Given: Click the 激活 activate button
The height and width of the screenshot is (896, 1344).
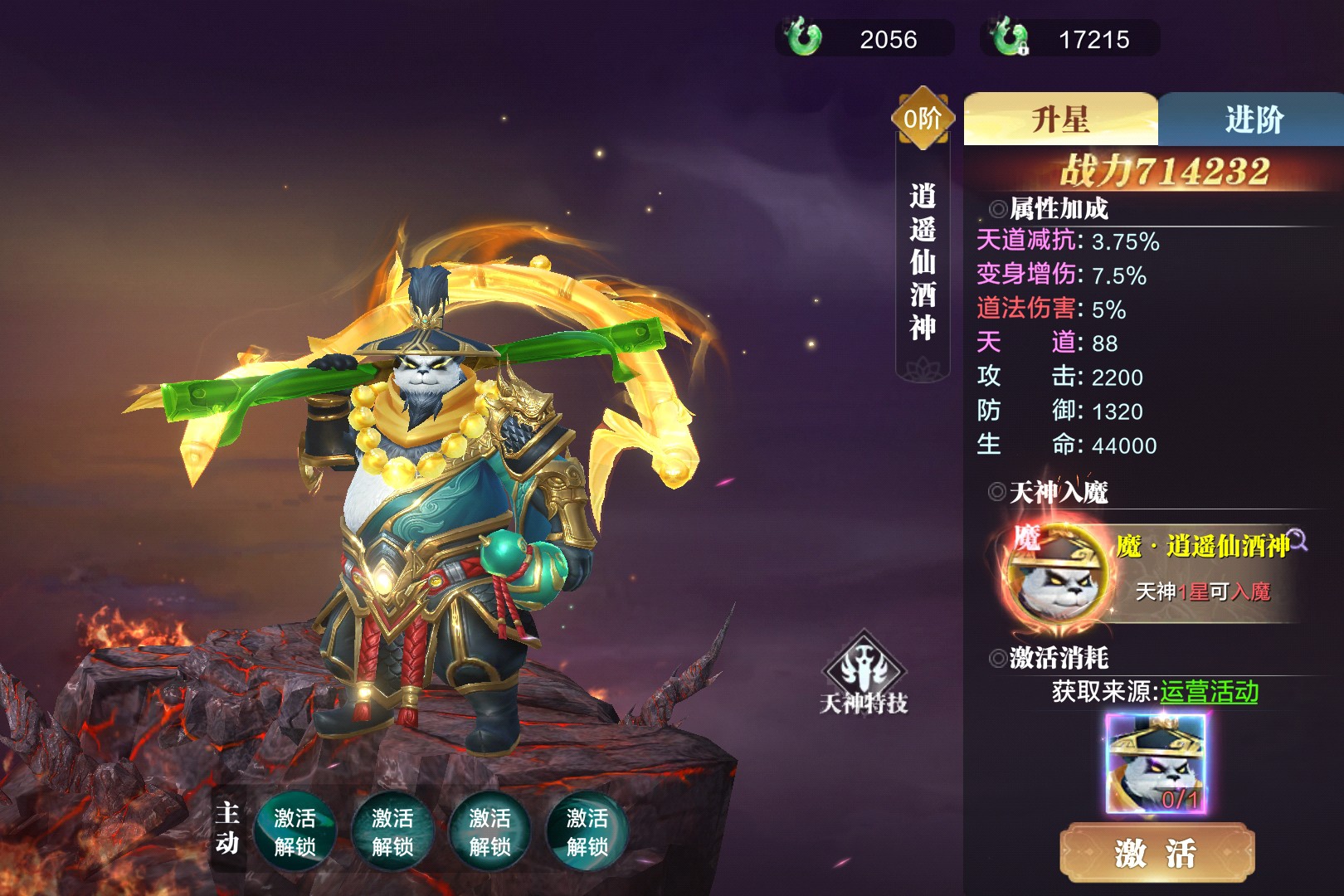Looking at the screenshot, I should pyautogui.click(x=1157, y=853).
